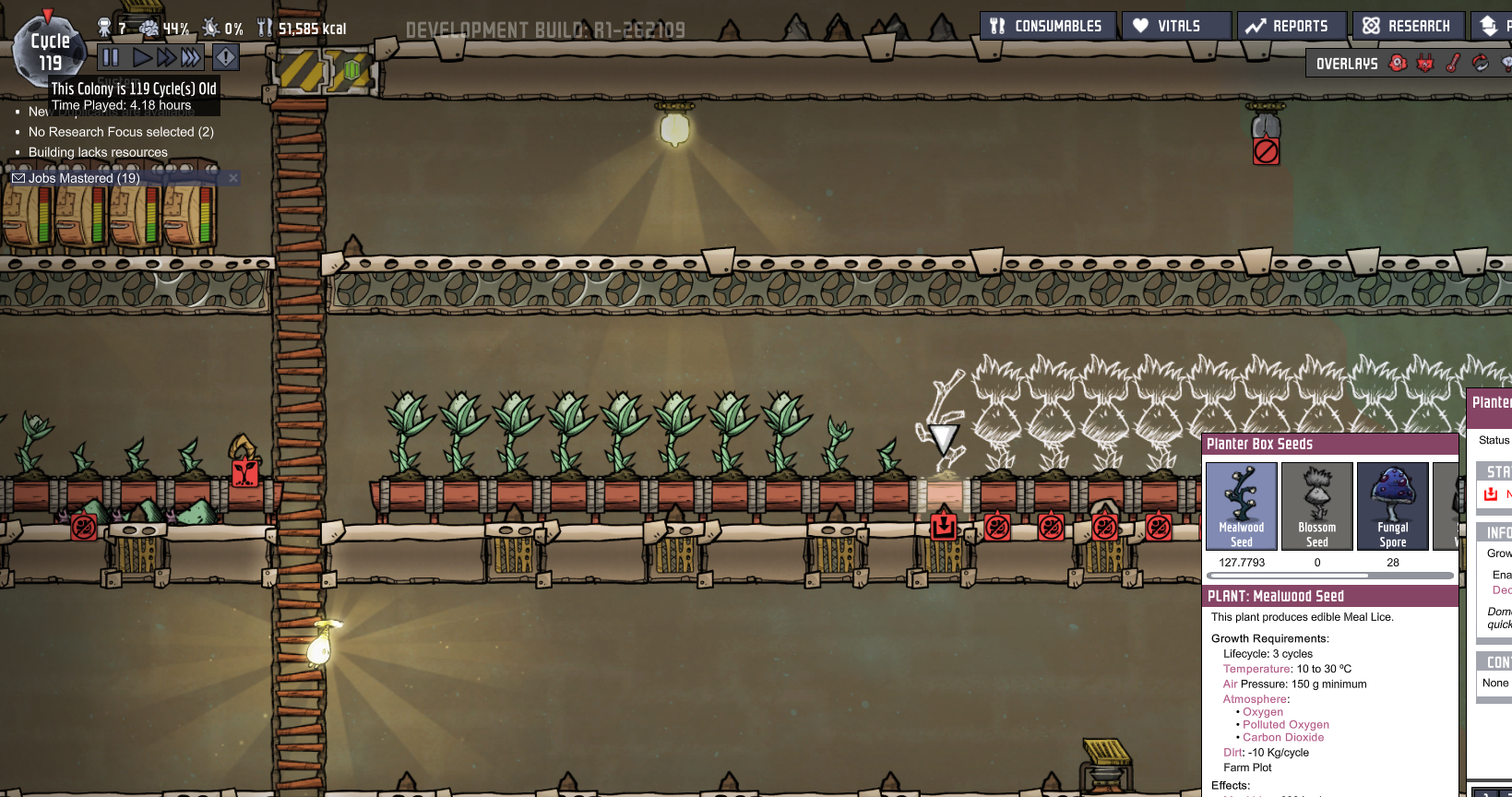Select the Blossom Seed thumbnail
1512x797 pixels.
[x=1316, y=506]
